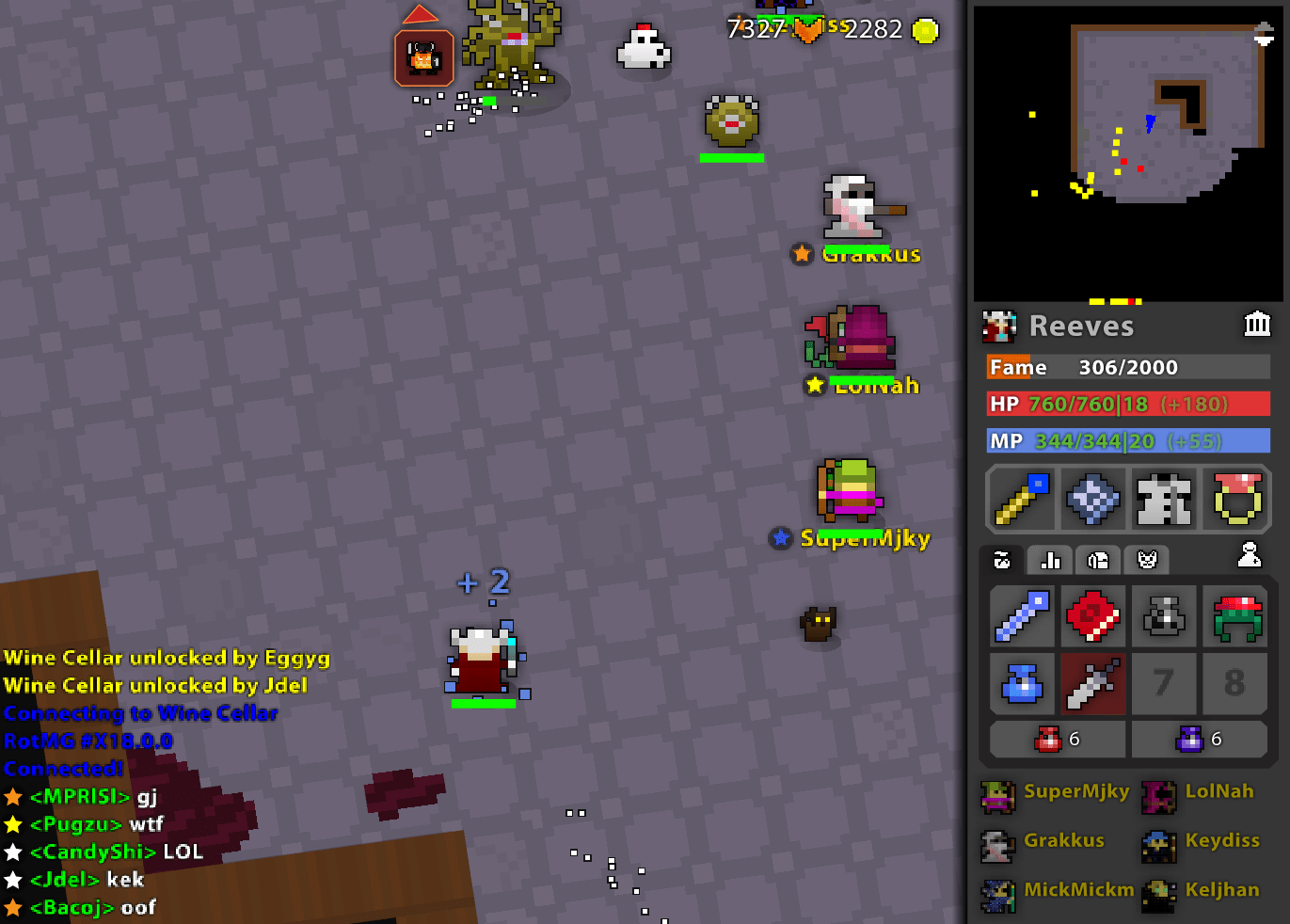Open the friends list person icon
The width and height of the screenshot is (1290, 924).
(1250, 556)
